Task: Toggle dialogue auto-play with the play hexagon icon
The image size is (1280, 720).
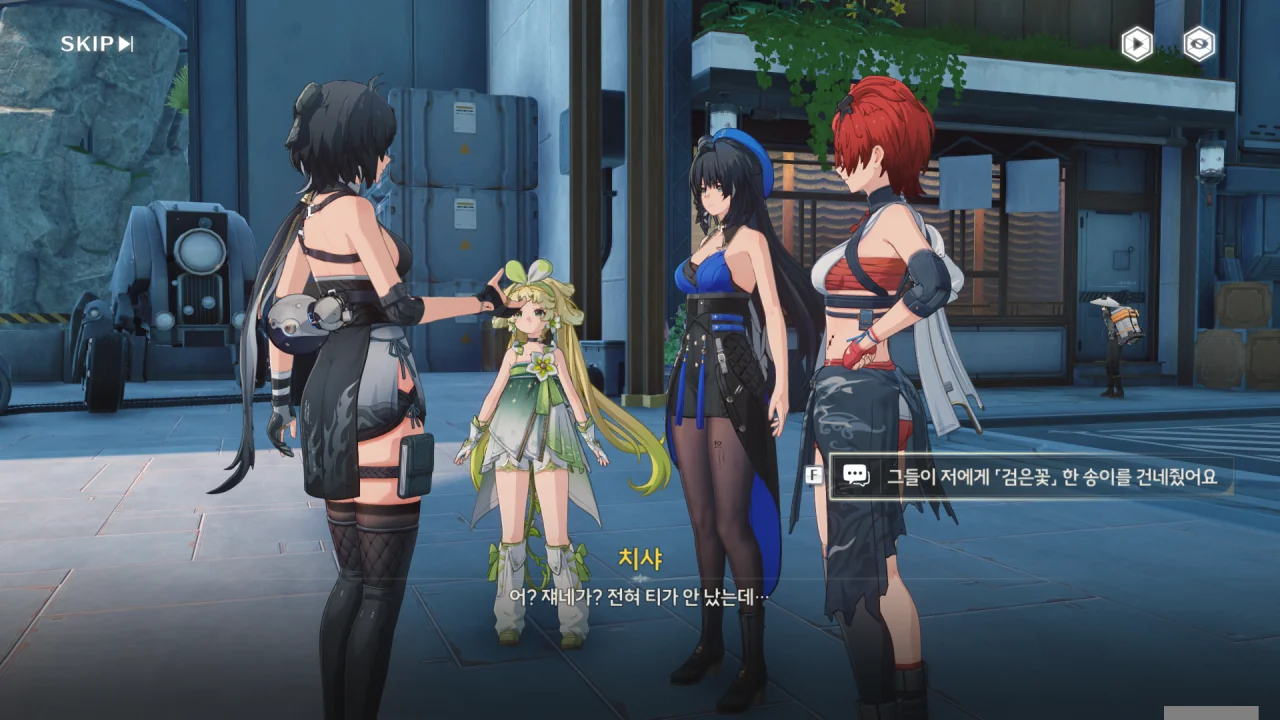Action: pos(1136,44)
